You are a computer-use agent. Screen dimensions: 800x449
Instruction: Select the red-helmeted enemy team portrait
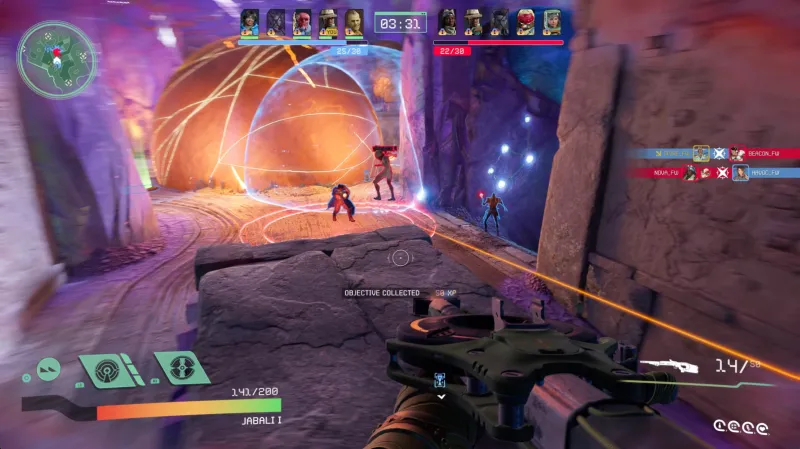pos(526,22)
